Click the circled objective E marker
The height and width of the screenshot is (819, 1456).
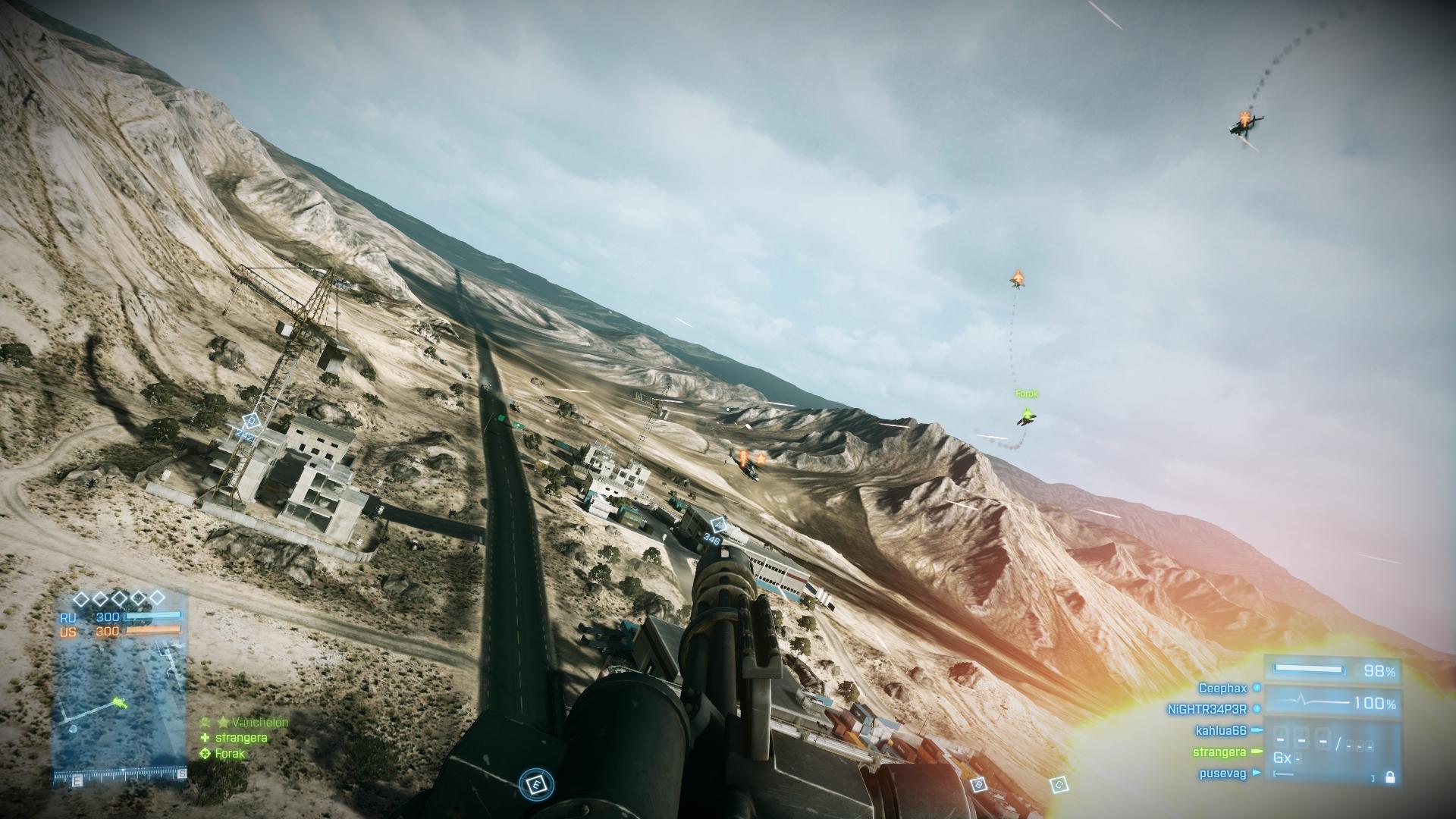pos(537,785)
